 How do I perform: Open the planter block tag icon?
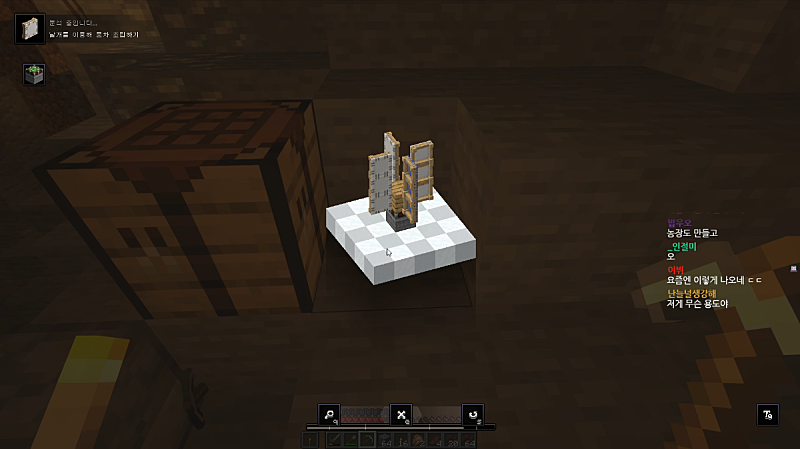click(34, 75)
